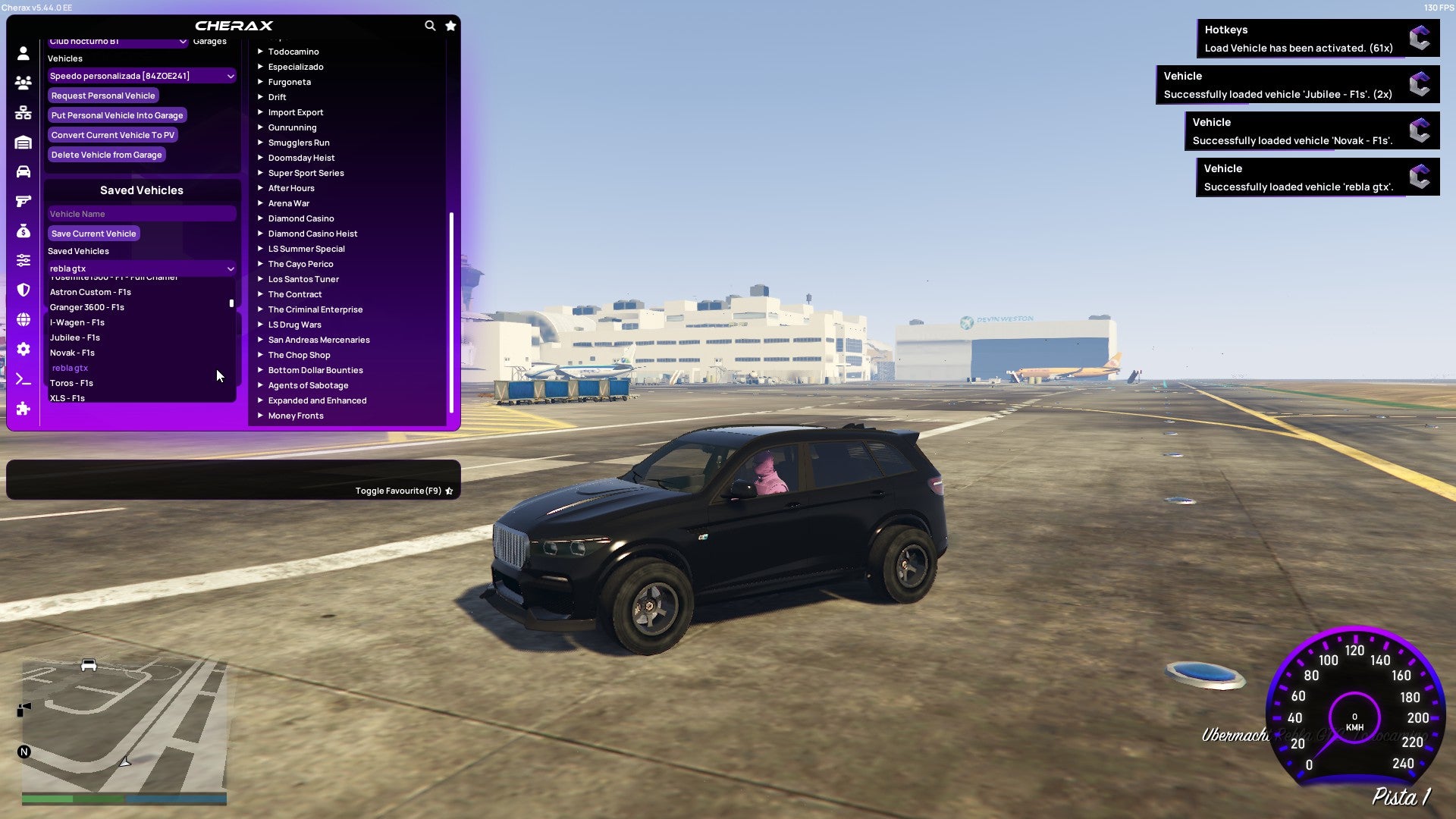The image size is (1456, 819).
Task: Open the puzzle-piece Scripts section
Action: 23,409
